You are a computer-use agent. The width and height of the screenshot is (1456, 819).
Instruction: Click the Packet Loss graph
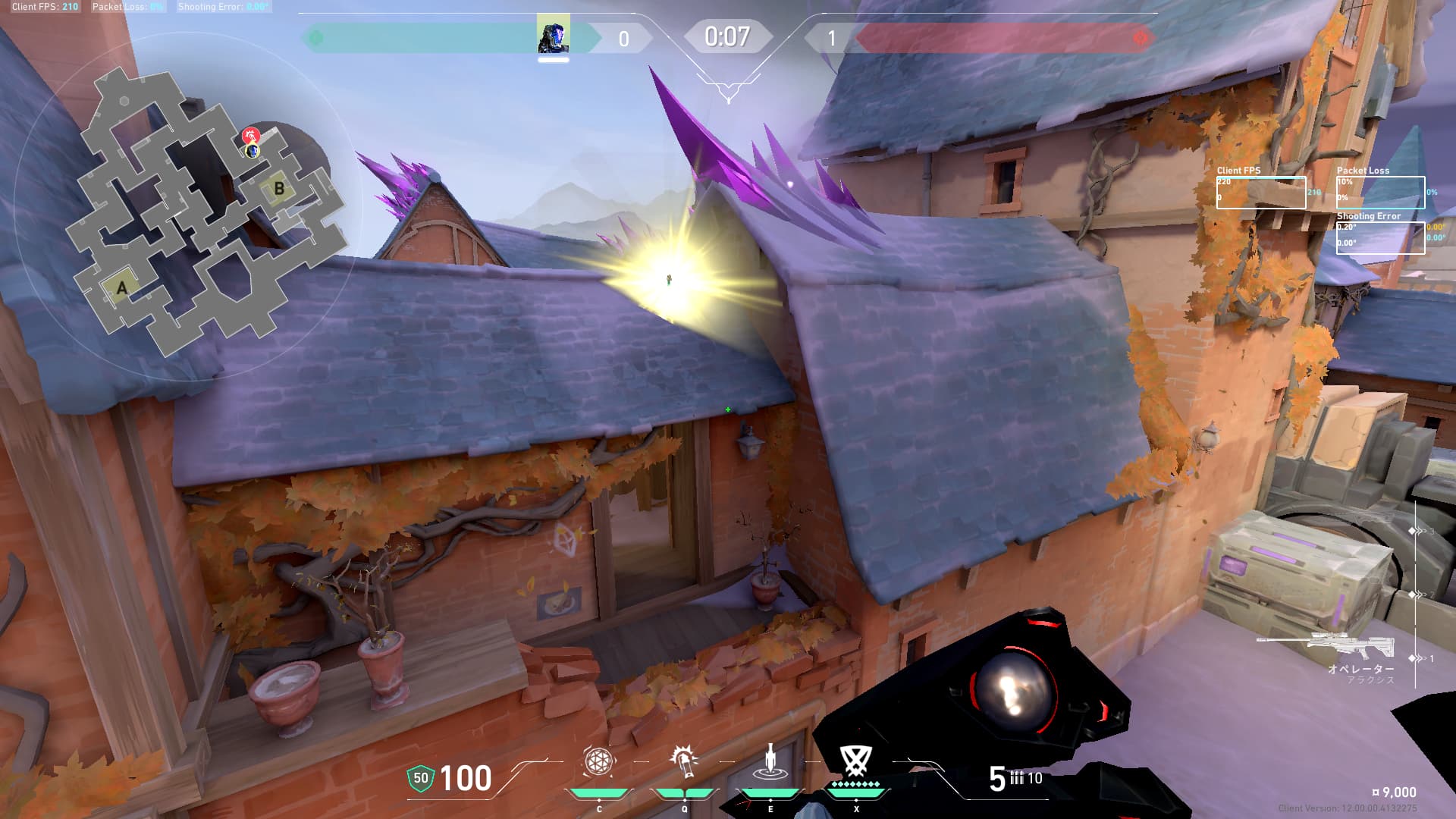click(1380, 193)
